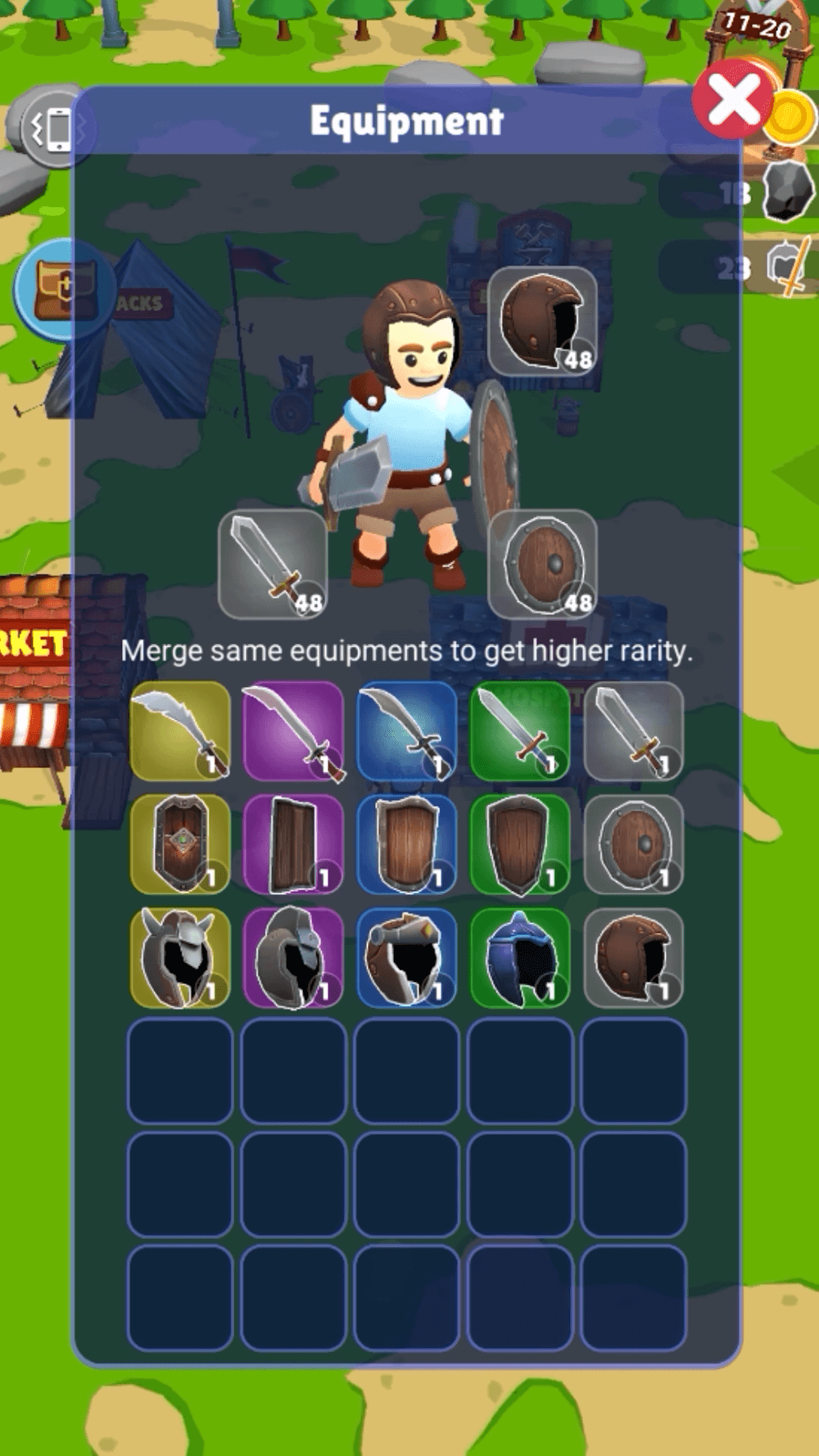Select the purple-rarity tower shield
Viewport: 819px width, 1456px height.
(293, 843)
